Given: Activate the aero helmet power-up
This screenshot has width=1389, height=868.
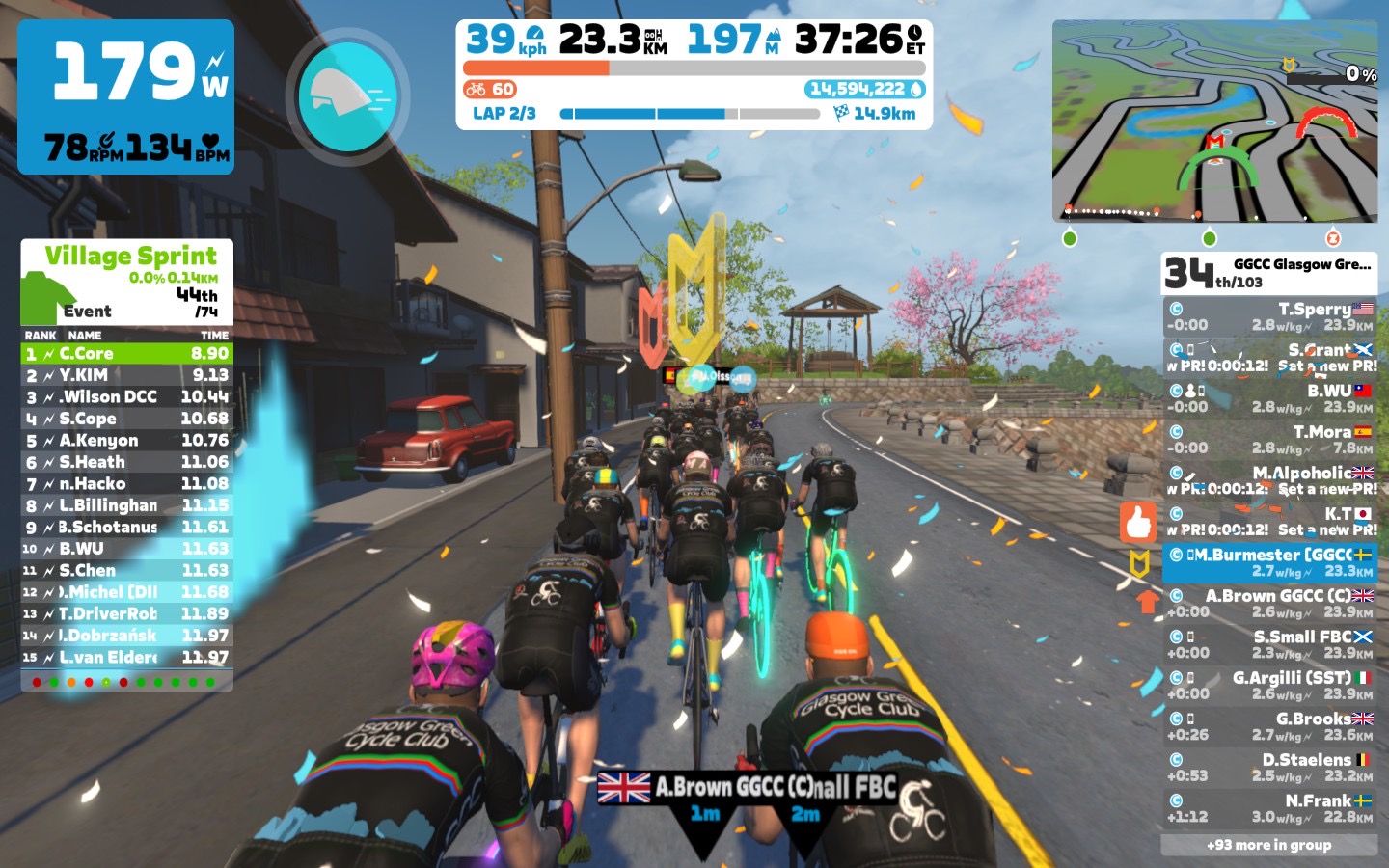Looking at the screenshot, I should pos(347,95).
